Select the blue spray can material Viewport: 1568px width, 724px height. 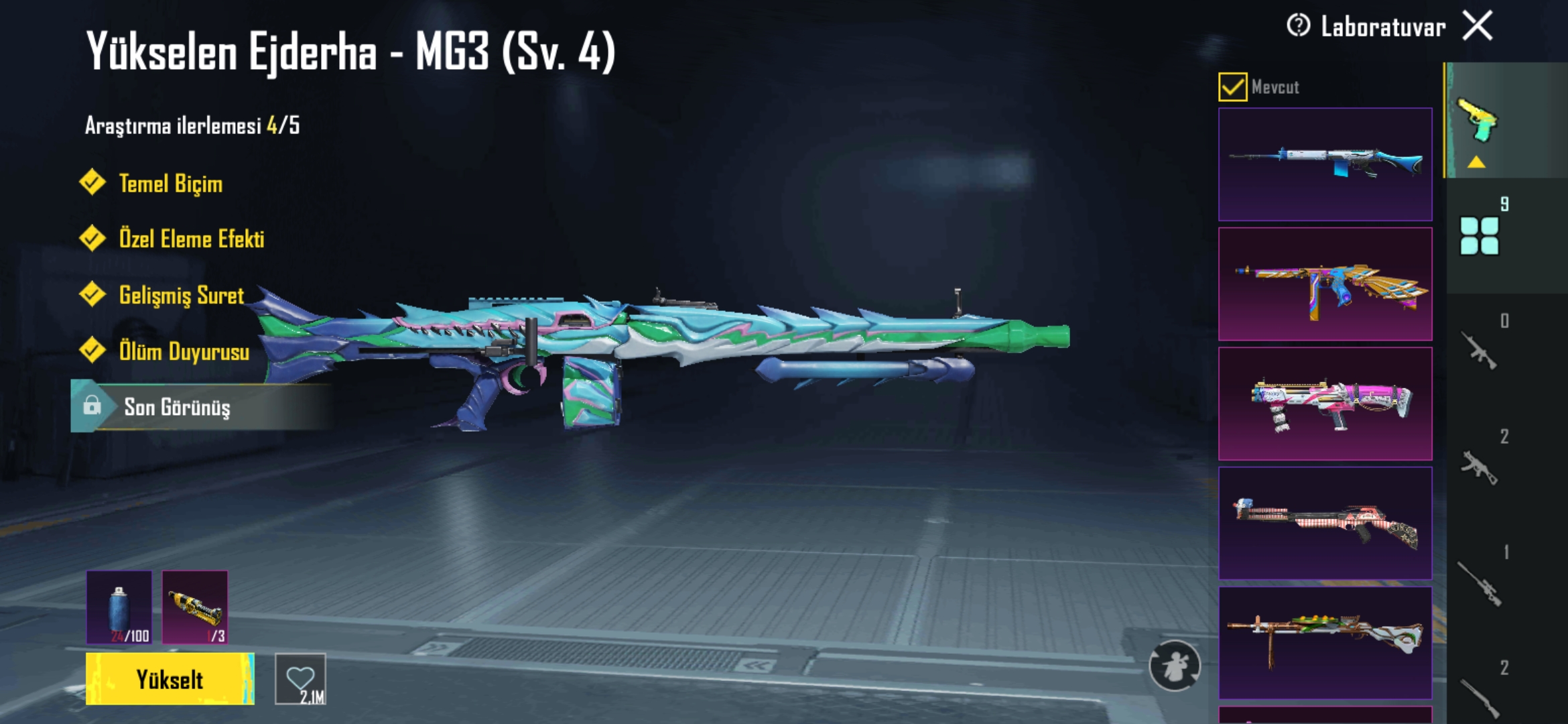tap(119, 607)
